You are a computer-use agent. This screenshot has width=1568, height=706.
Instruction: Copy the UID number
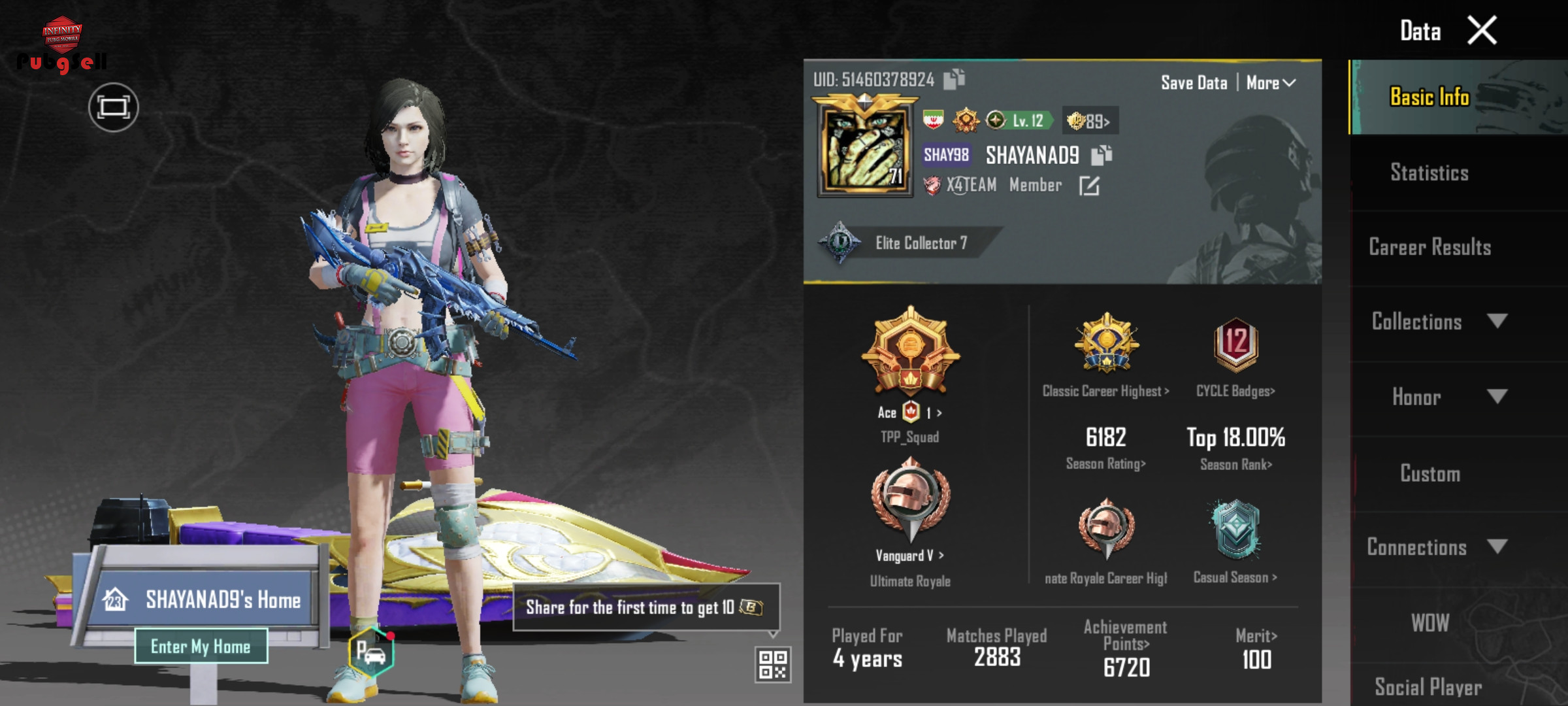click(955, 79)
